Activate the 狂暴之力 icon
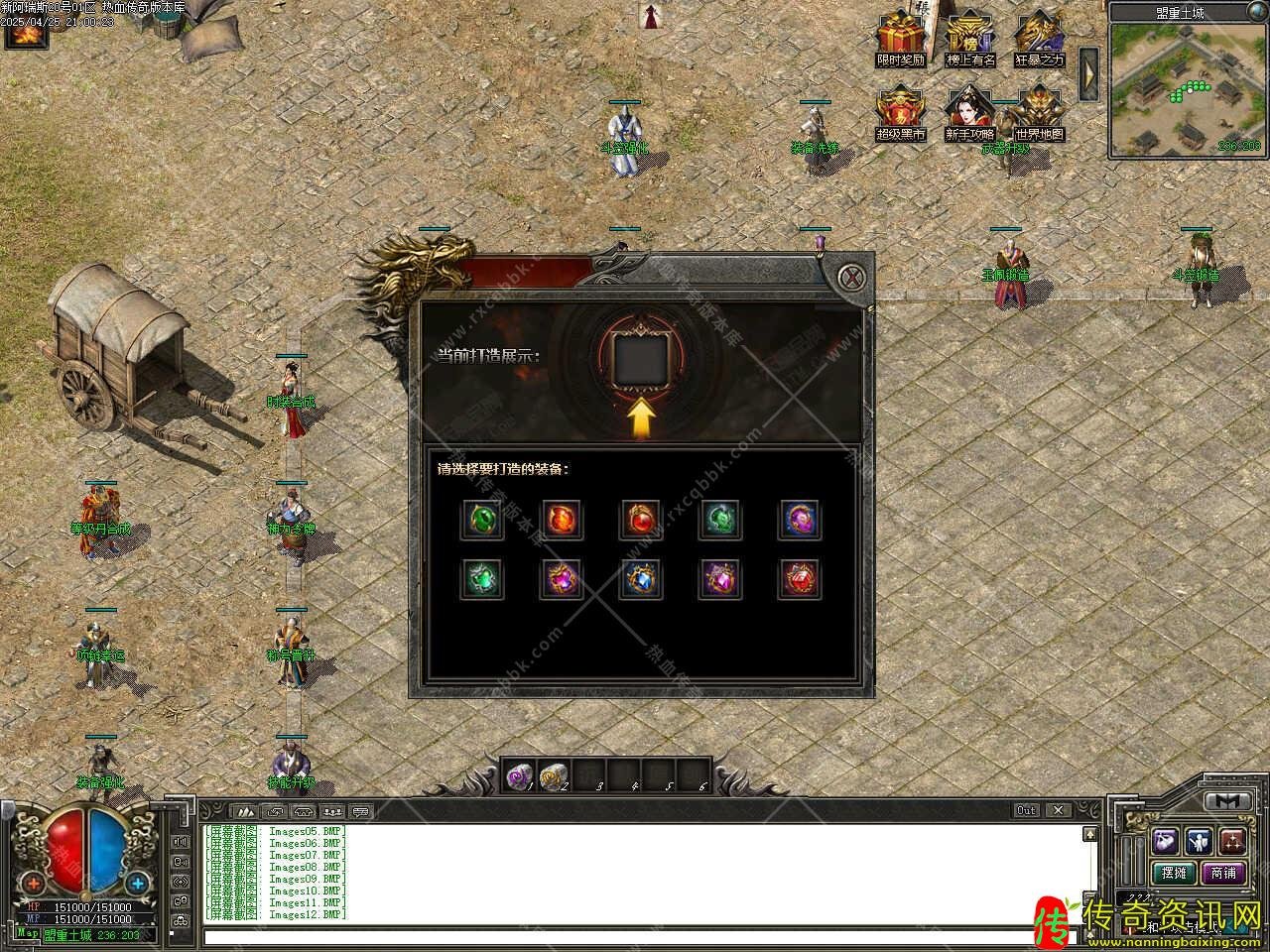This screenshot has height=952, width=1270. coord(1039,38)
